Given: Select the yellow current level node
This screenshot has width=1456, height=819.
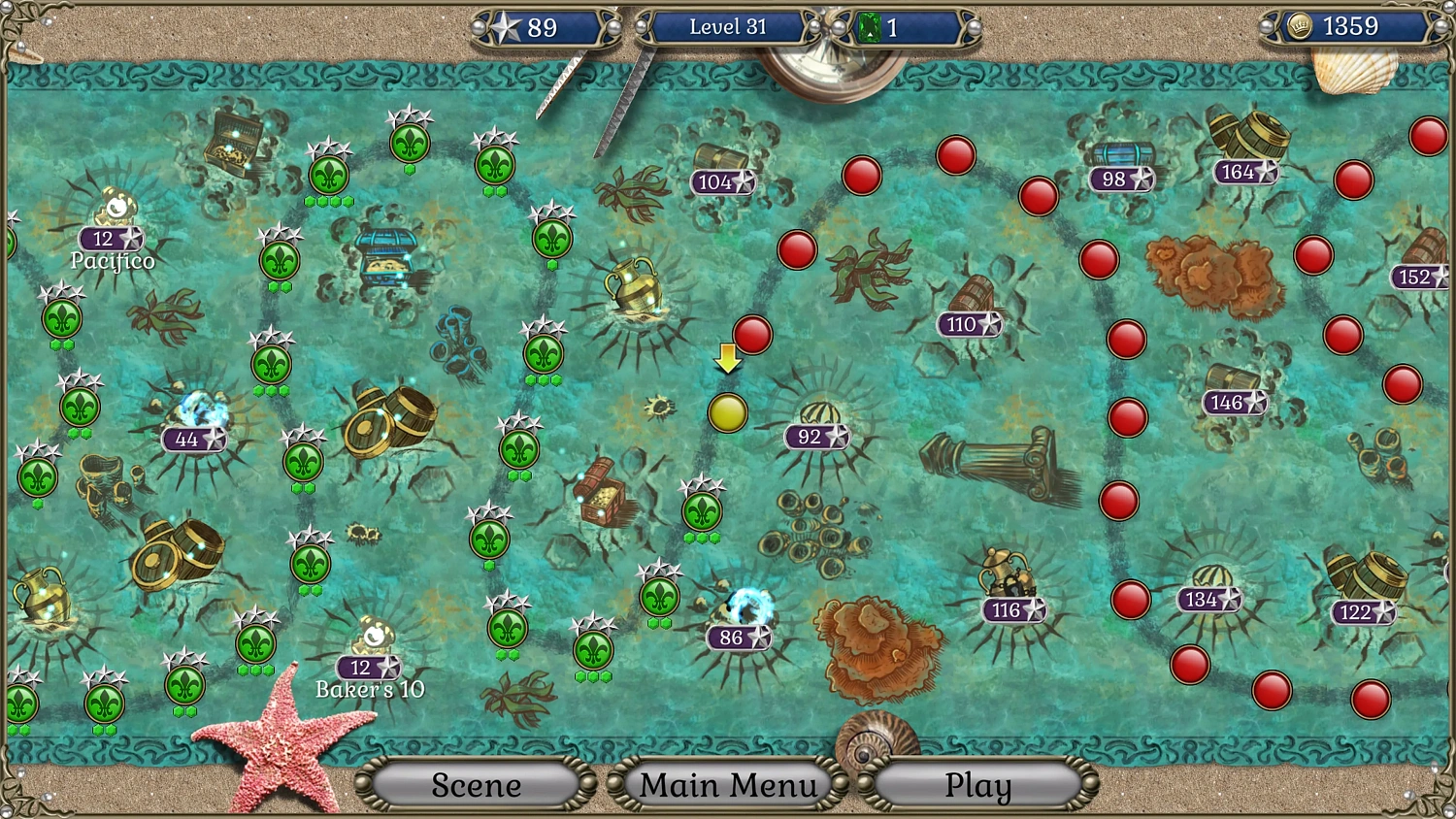Looking at the screenshot, I should coord(730,412).
